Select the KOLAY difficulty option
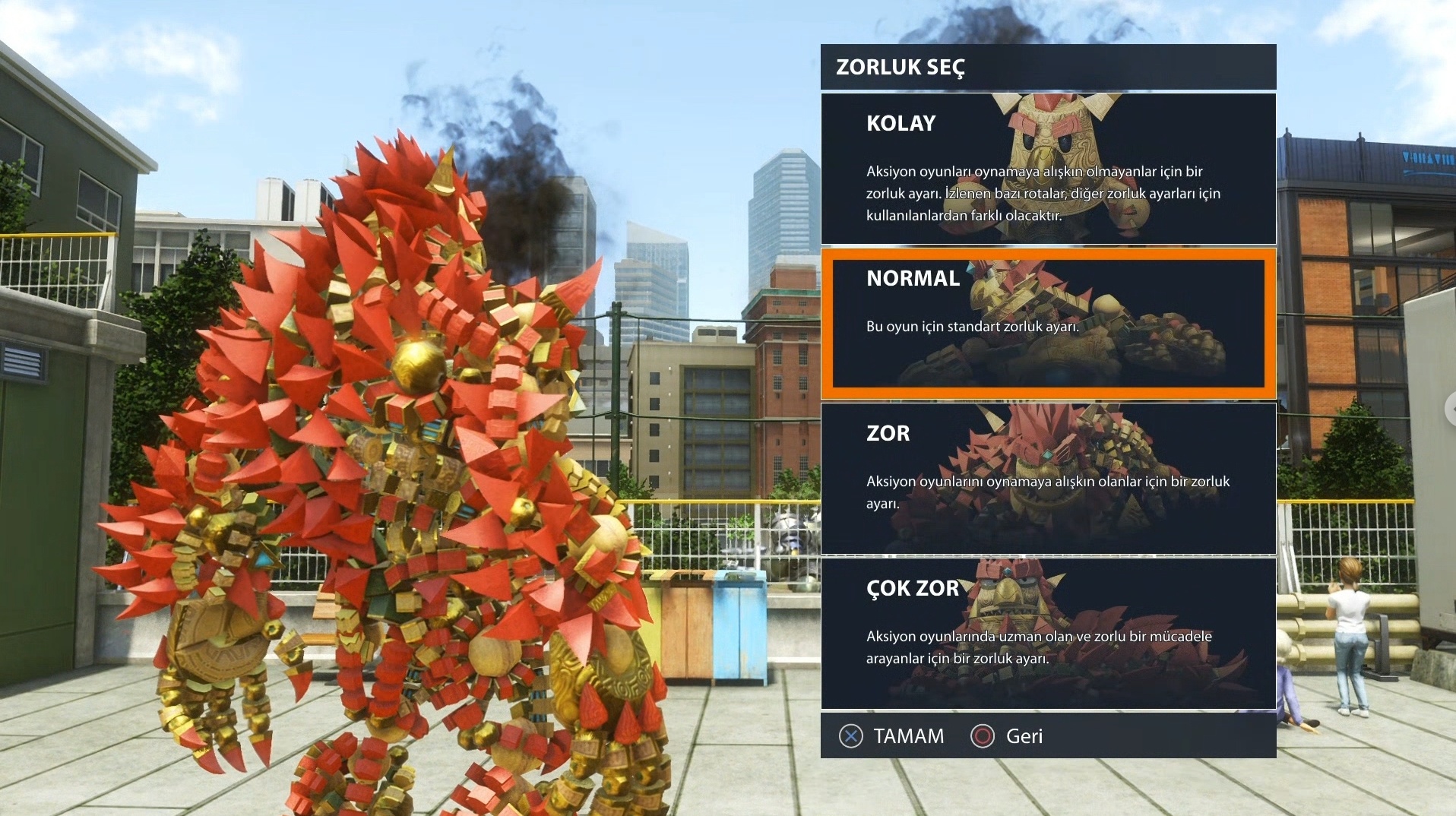Screen dimensions: 1456x816 click(1048, 169)
